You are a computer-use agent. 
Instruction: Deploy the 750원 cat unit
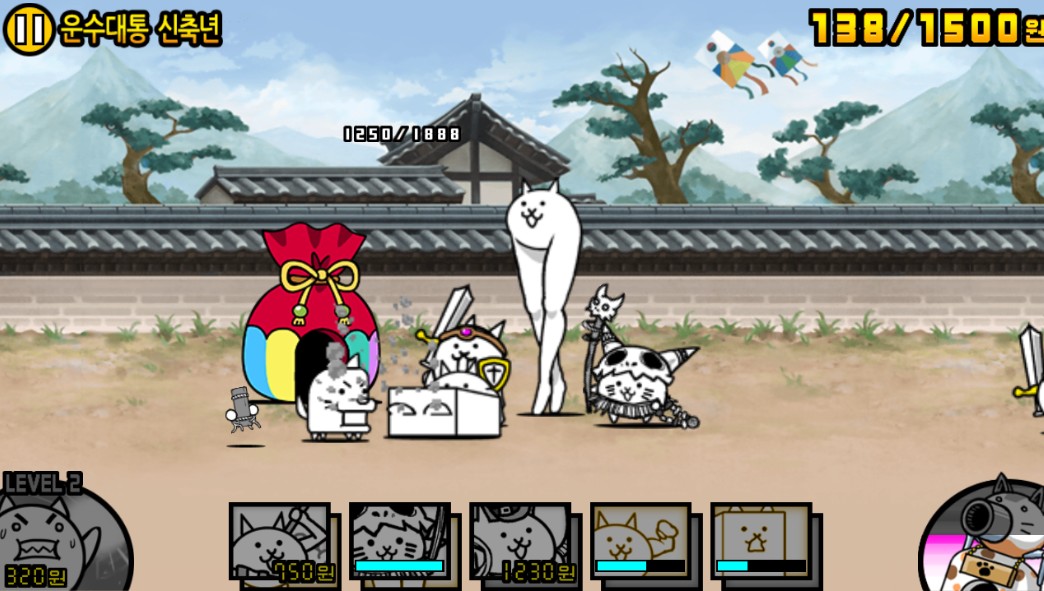(x=280, y=542)
